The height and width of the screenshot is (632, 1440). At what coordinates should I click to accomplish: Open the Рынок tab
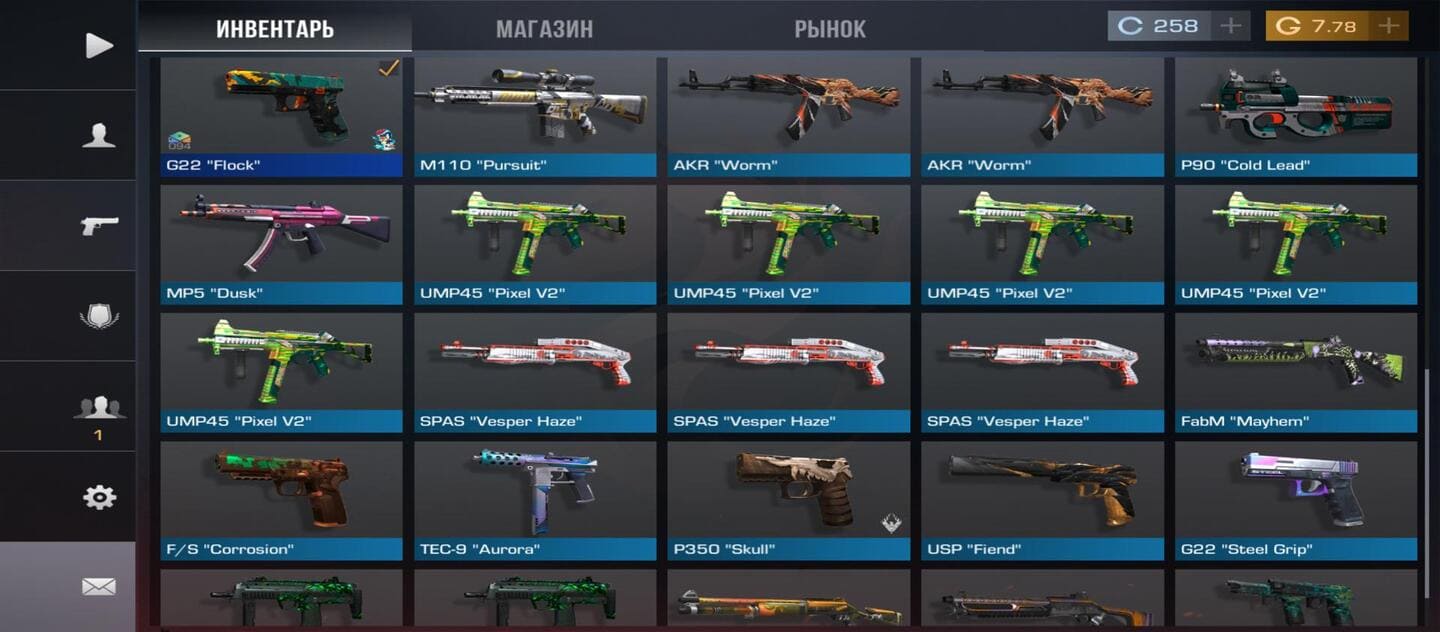[830, 29]
